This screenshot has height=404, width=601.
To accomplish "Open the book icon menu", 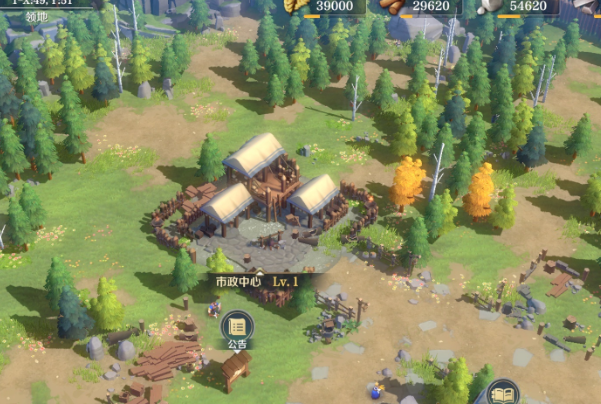I will click(503, 391).
